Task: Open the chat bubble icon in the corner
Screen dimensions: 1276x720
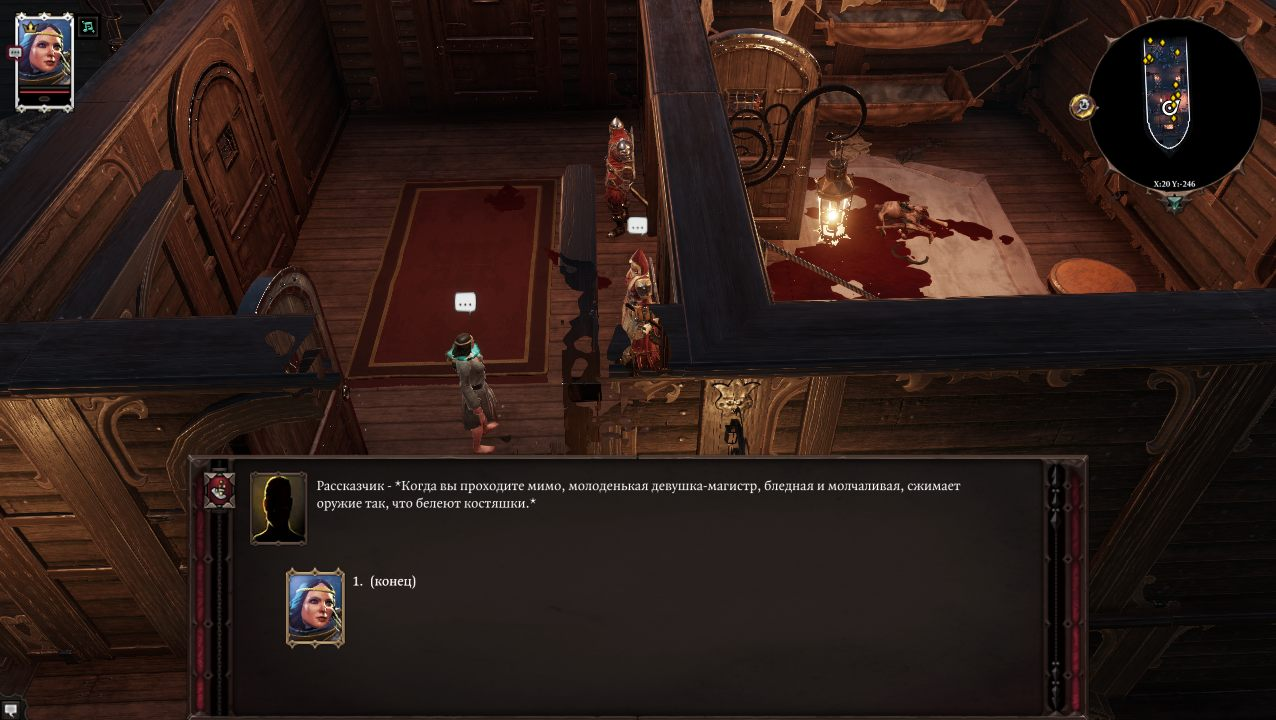Action: point(10,710)
